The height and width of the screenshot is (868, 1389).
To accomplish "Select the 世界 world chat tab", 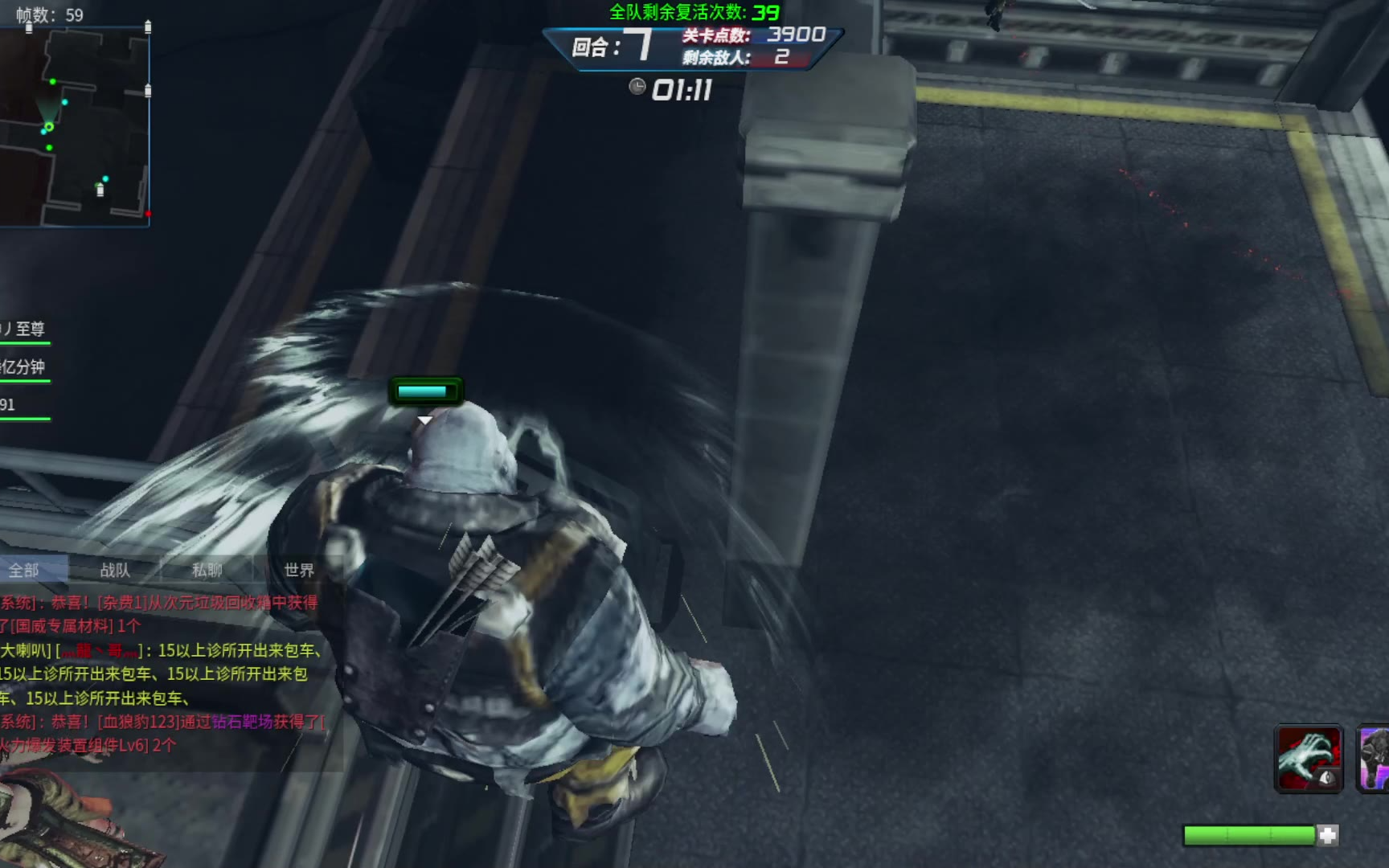I will [299, 570].
